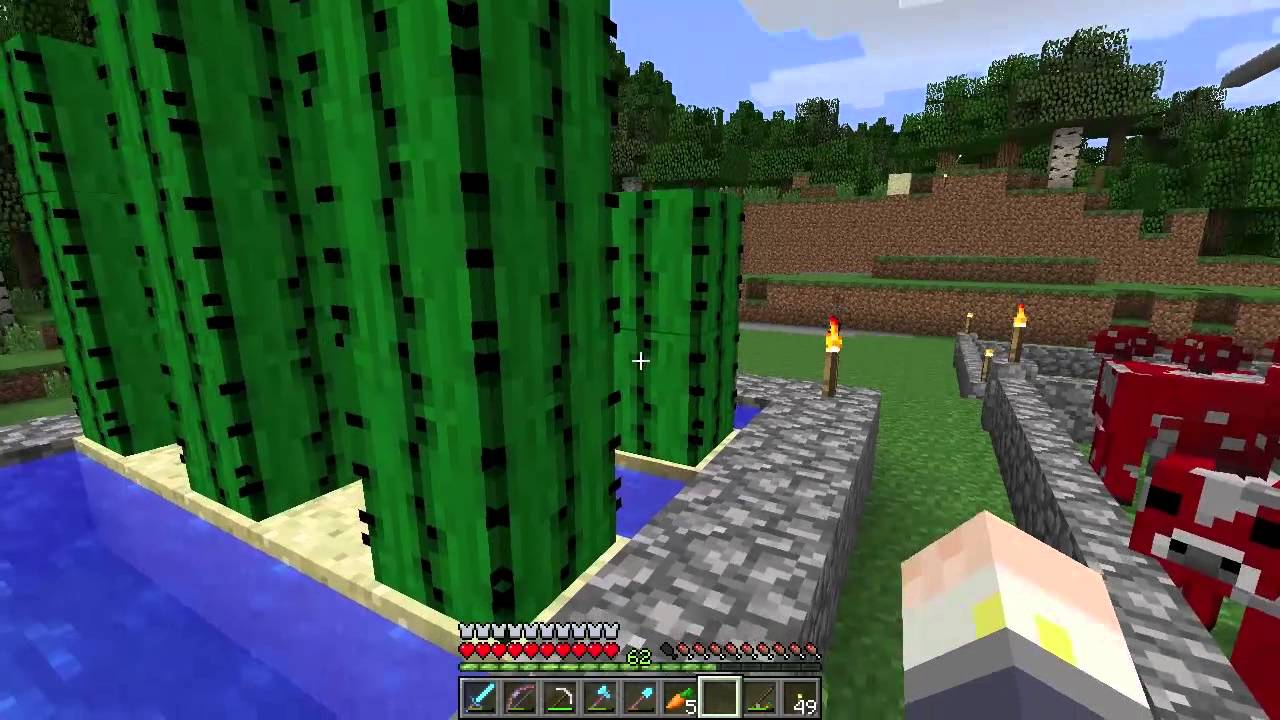Click the crosshair at screen center

(640, 360)
